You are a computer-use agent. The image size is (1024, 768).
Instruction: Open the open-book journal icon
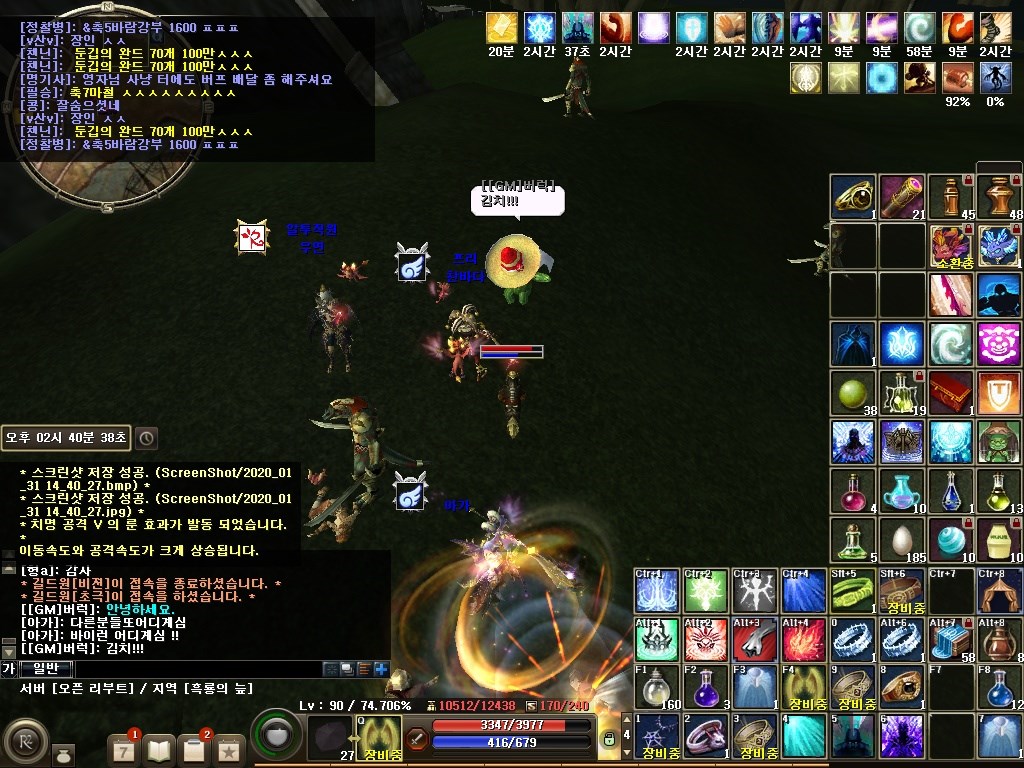(160, 750)
